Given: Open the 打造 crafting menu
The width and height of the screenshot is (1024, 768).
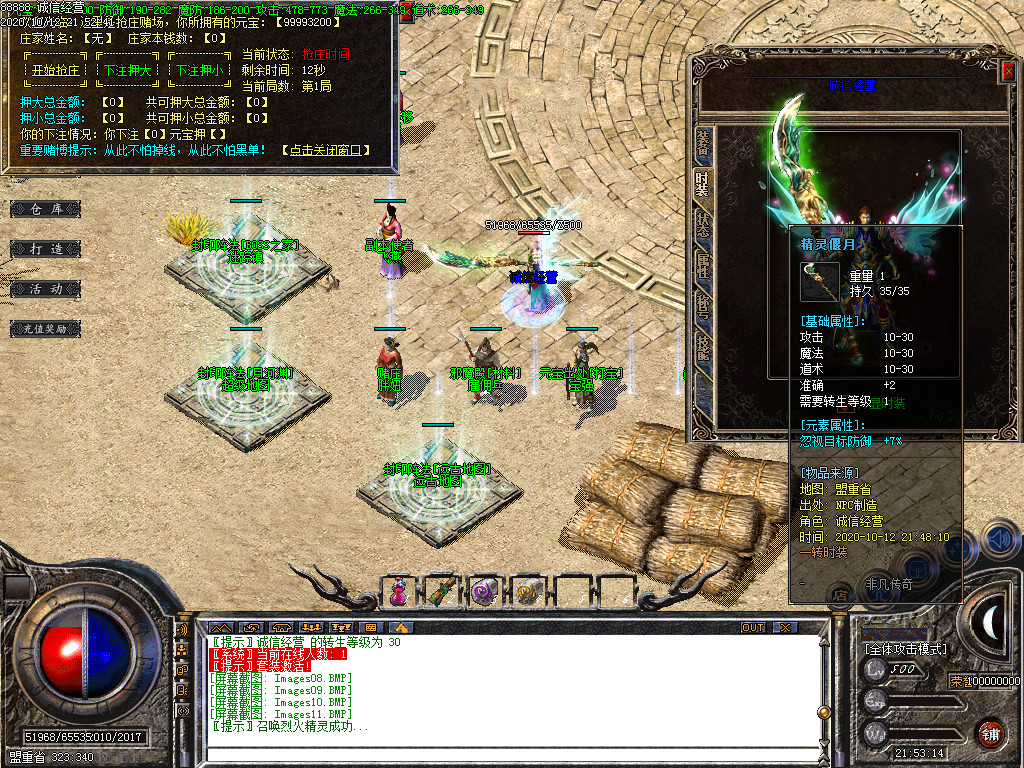Looking at the screenshot, I should [x=46, y=248].
